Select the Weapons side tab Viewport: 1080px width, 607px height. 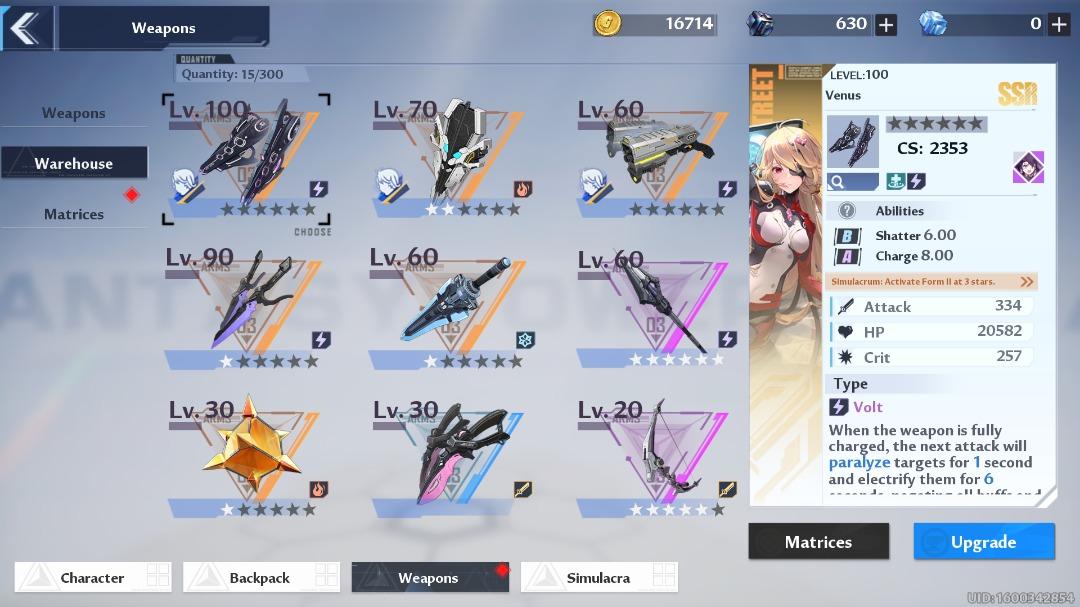point(74,113)
